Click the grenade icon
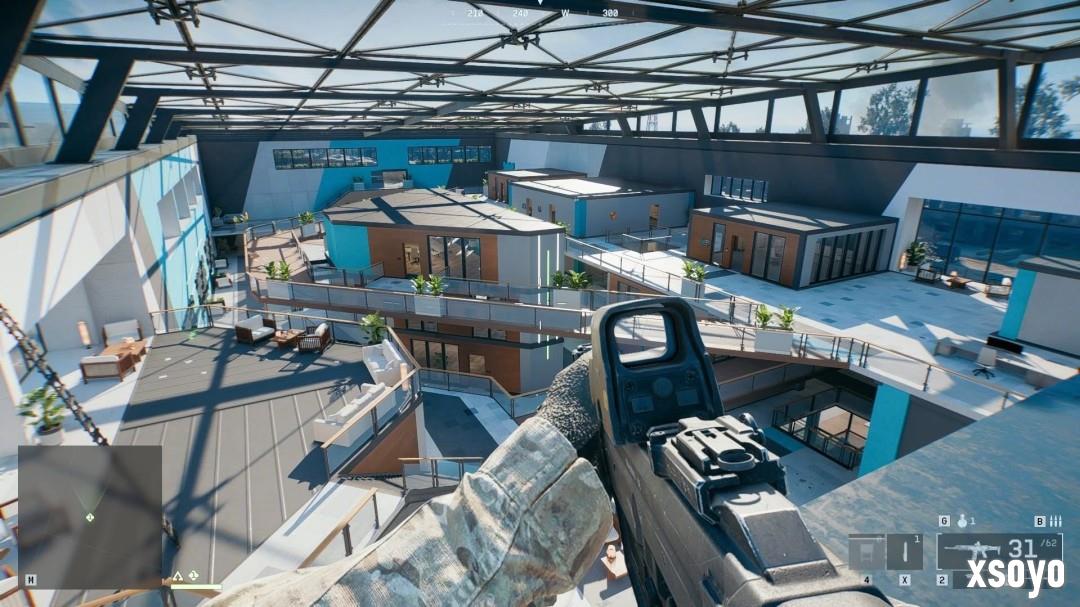 [x=962, y=521]
